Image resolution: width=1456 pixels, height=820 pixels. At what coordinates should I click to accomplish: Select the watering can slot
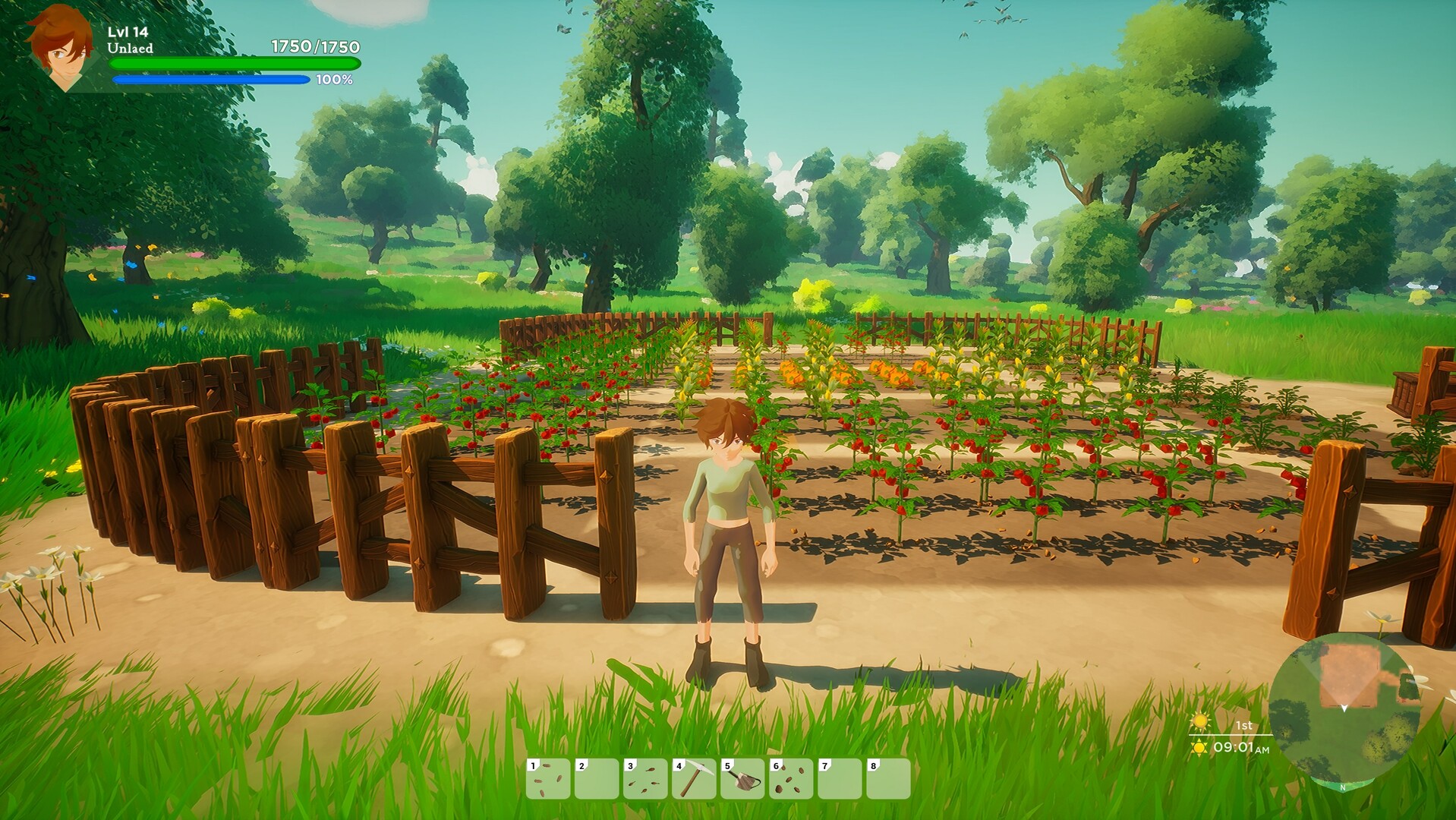tap(742, 778)
